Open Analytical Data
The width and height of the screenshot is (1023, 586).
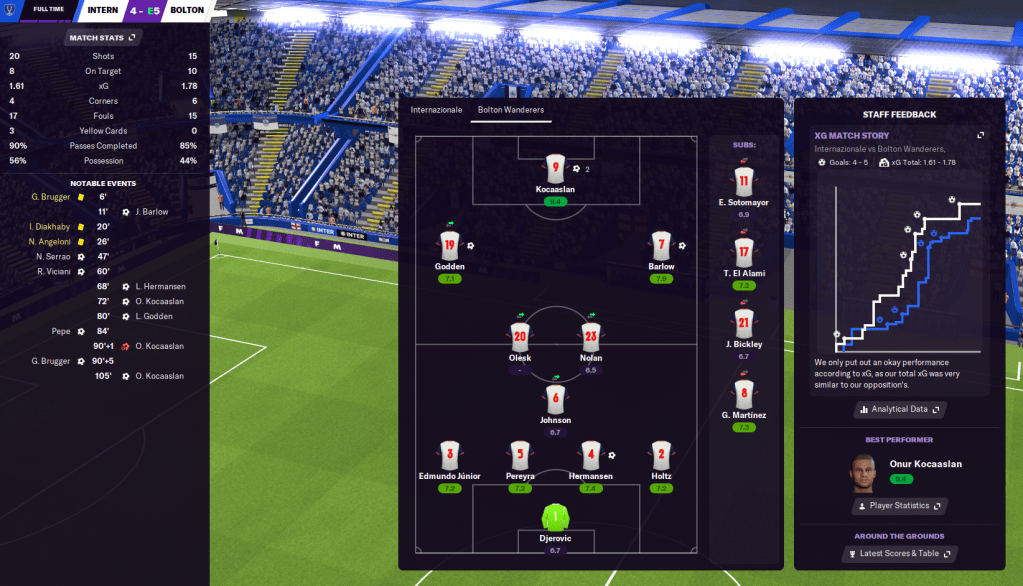click(900, 409)
